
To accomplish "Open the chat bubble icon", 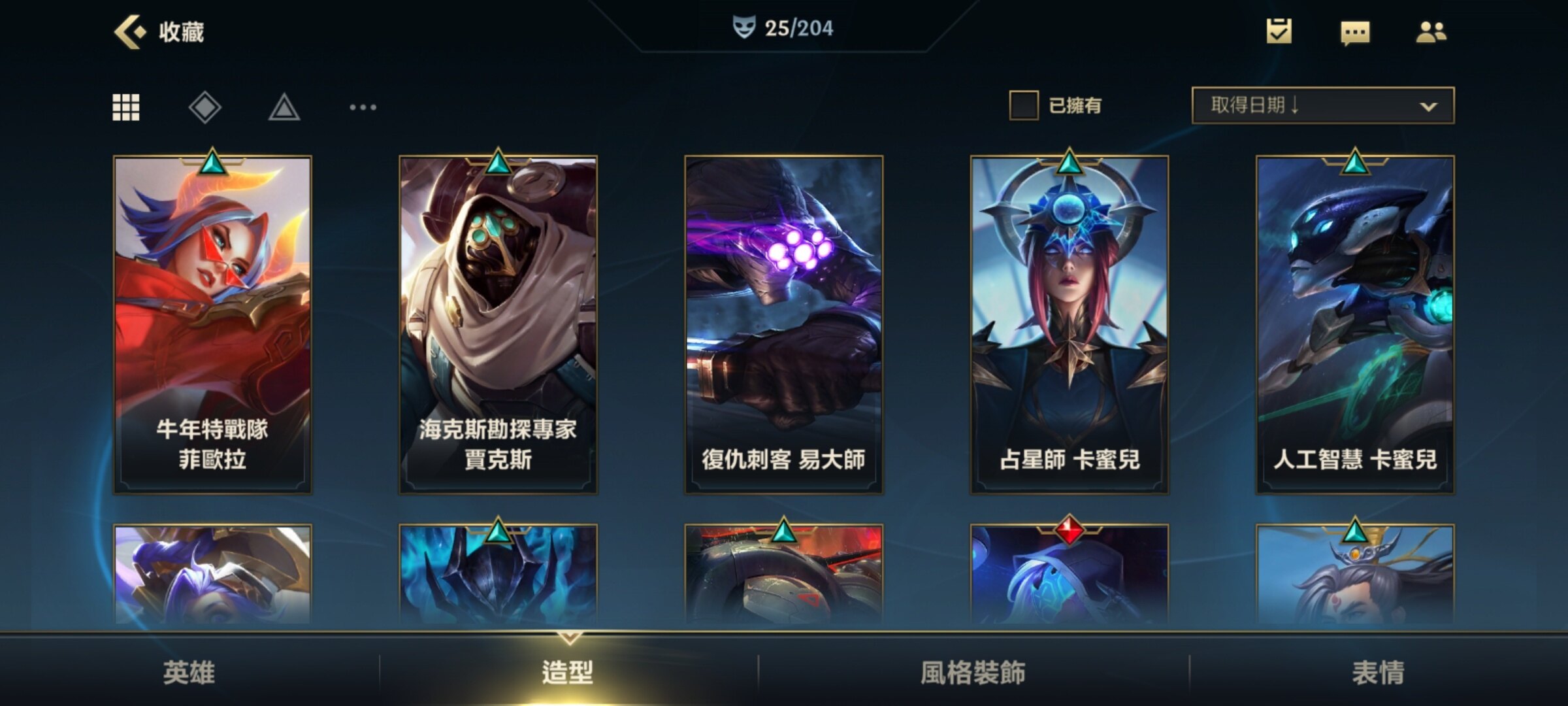I will point(1355,32).
